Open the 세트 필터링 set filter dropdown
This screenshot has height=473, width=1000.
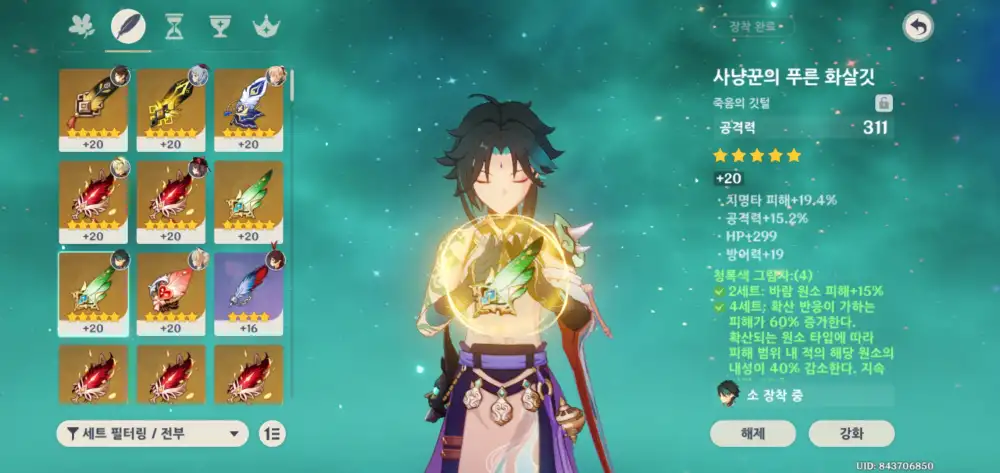click(x=152, y=433)
